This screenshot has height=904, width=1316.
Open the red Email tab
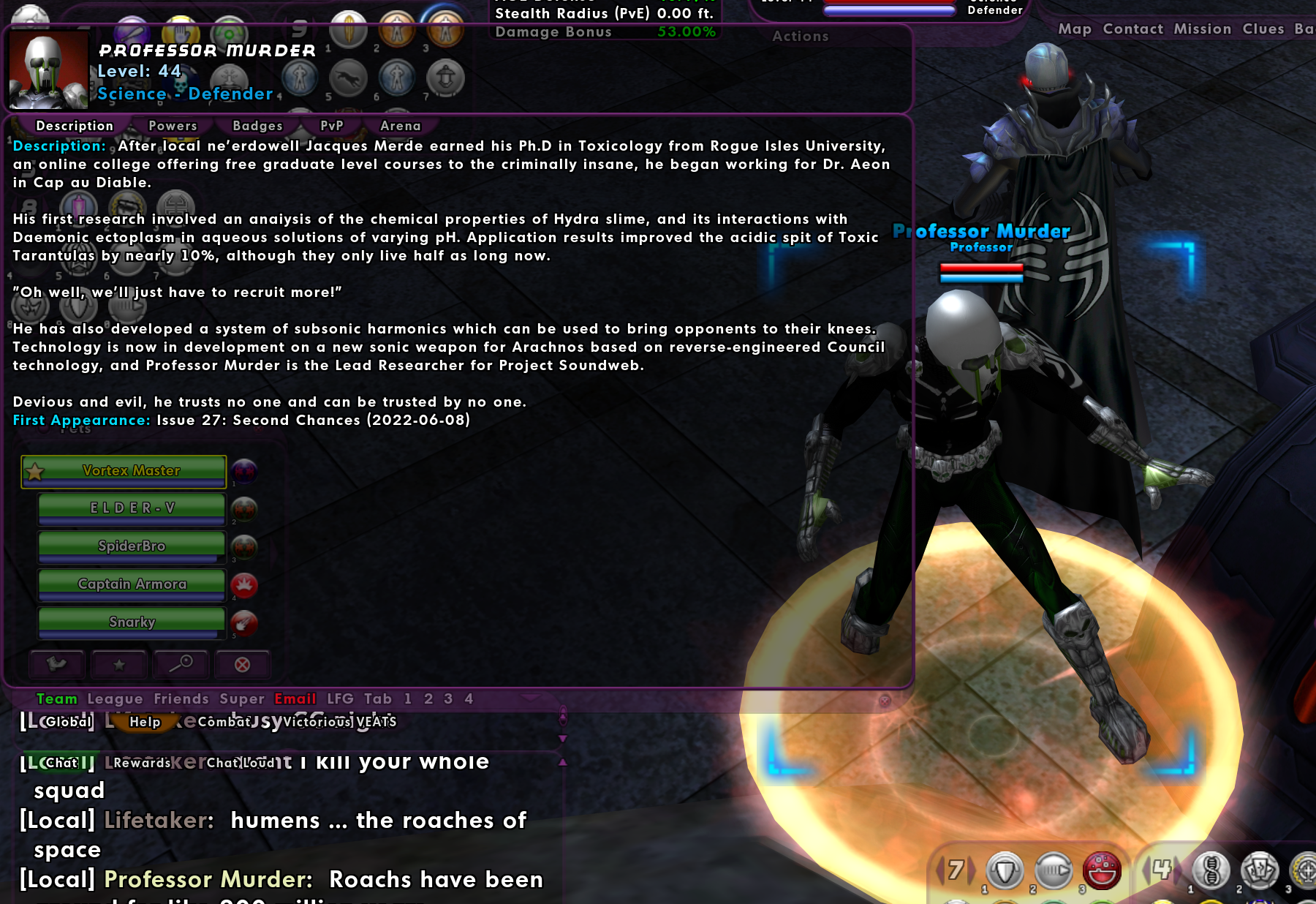295,699
